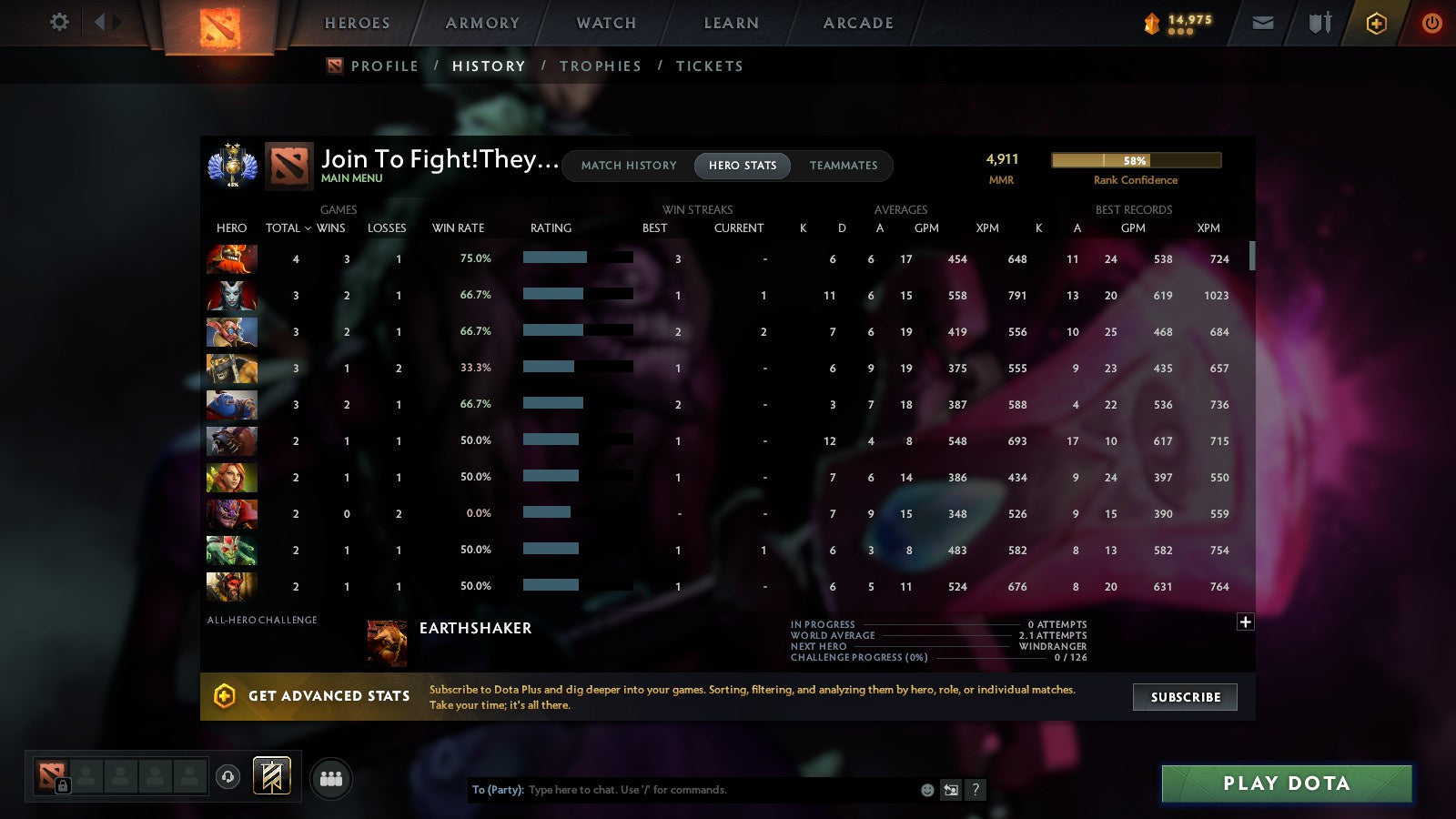The width and height of the screenshot is (1456, 819).
Task: Click the shield and sword loadout icon
Action: pyautogui.click(x=1318, y=23)
